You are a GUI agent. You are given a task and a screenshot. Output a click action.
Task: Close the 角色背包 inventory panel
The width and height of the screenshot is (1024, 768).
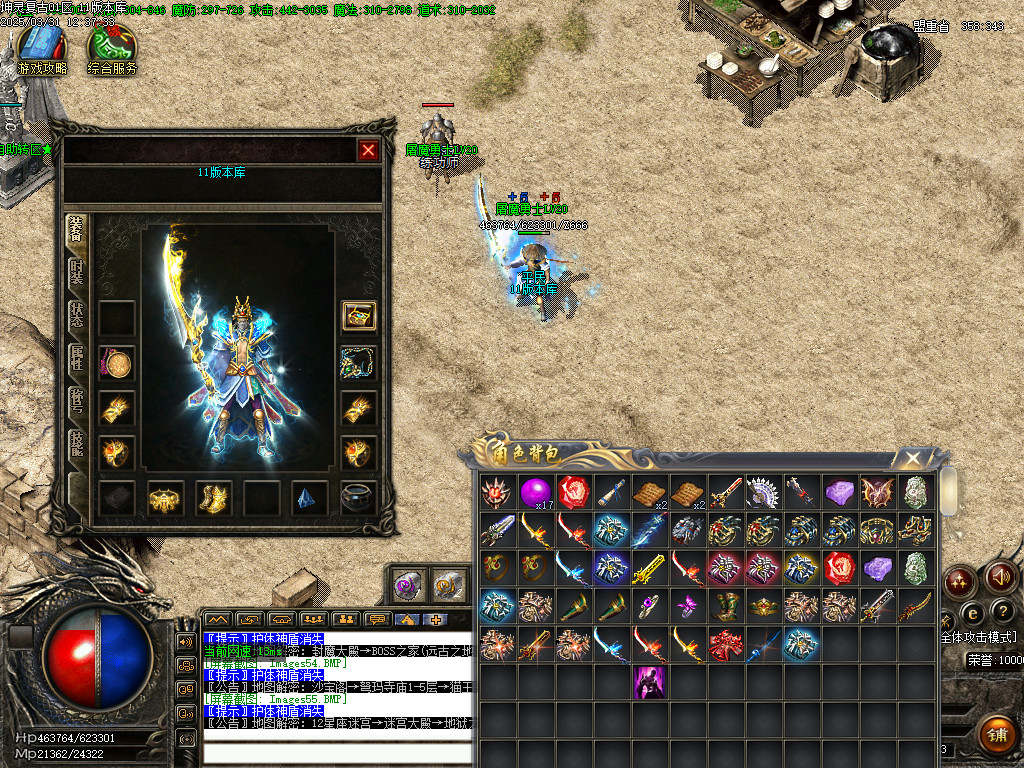(x=913, y=458)
